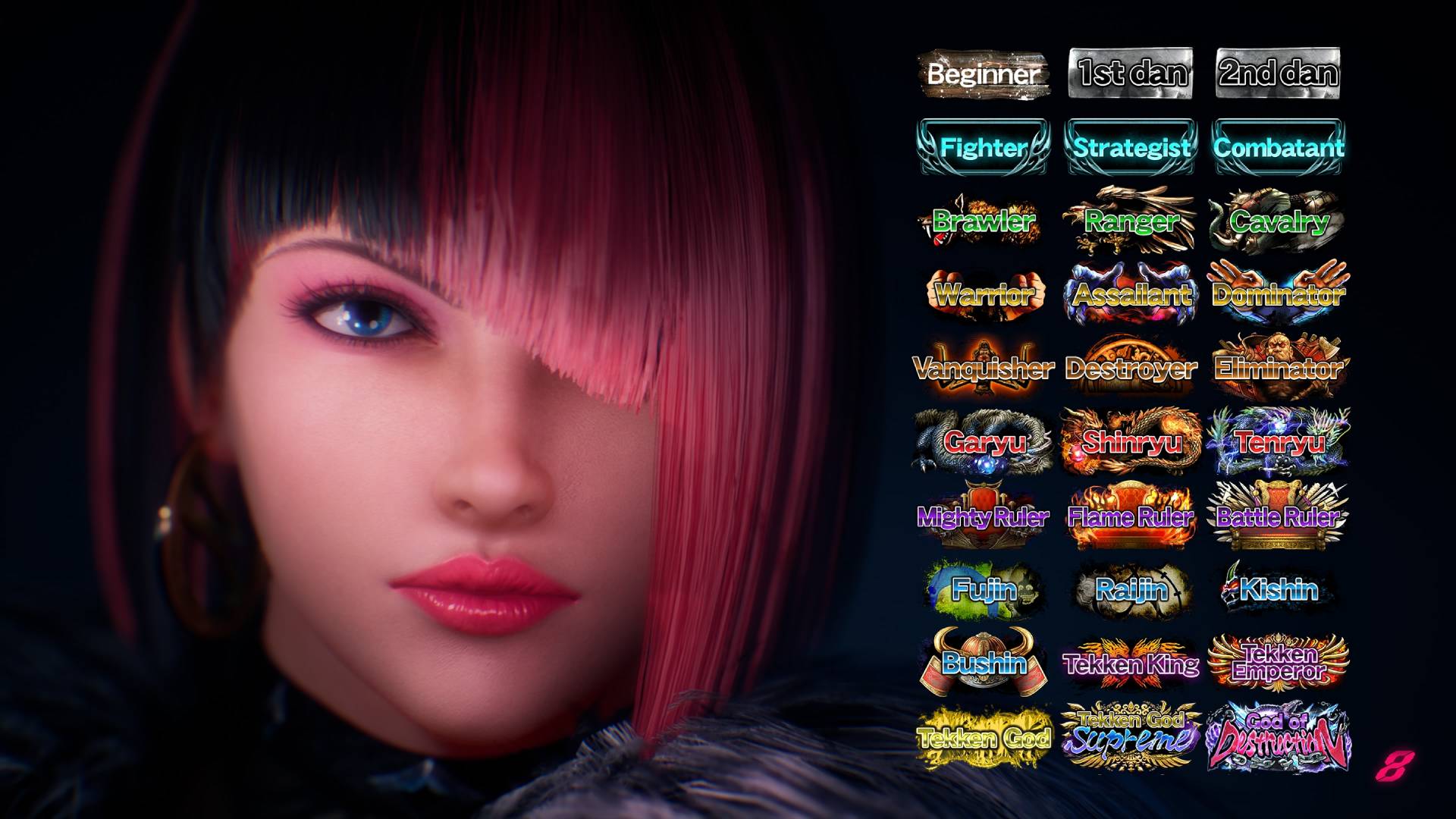The image size is (1456, 819).
Task: Select the Garyu dragon rank
Action: point(984,441)
